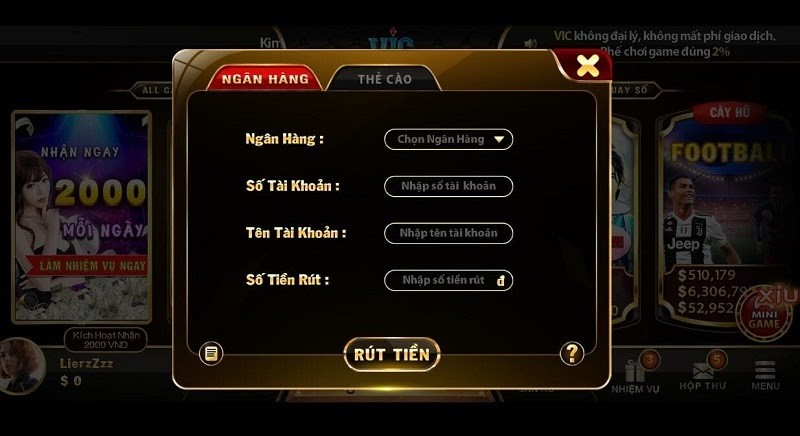Open the Chọn Ngân Hàng dropdown
Viewport: 800px width, 436px height.
point(448,140)
